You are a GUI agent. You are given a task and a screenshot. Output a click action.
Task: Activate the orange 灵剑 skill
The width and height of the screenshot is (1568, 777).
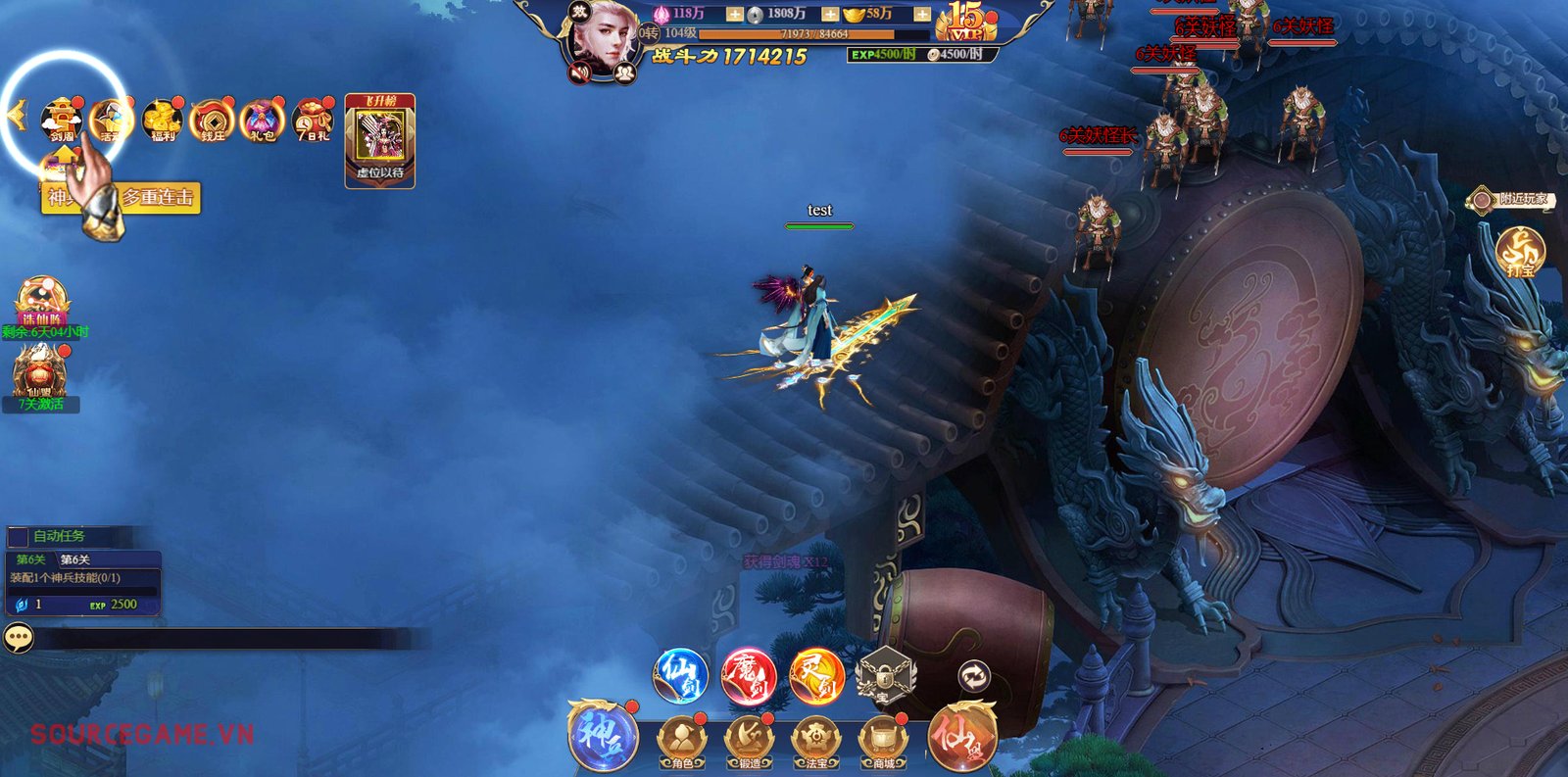(x=816, y=675)
